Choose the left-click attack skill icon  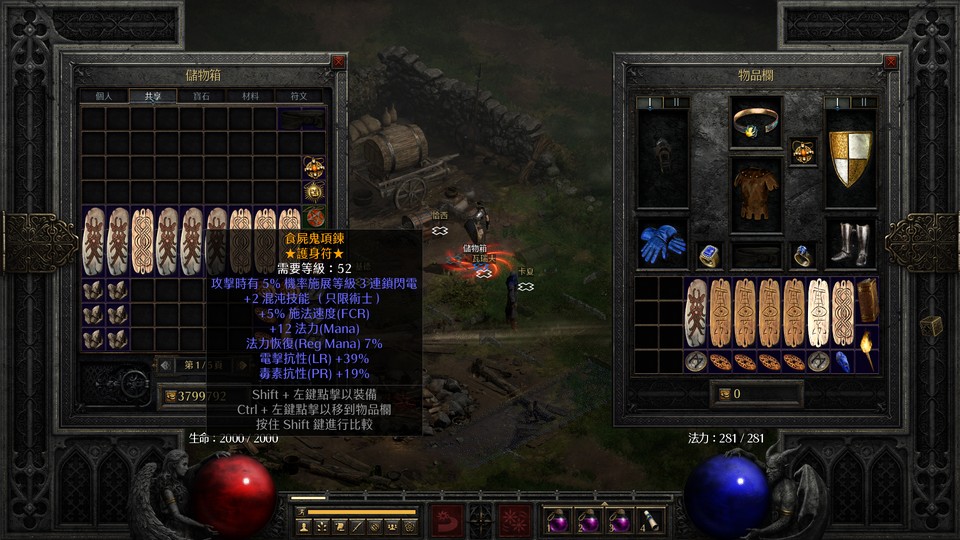[445, 520]
